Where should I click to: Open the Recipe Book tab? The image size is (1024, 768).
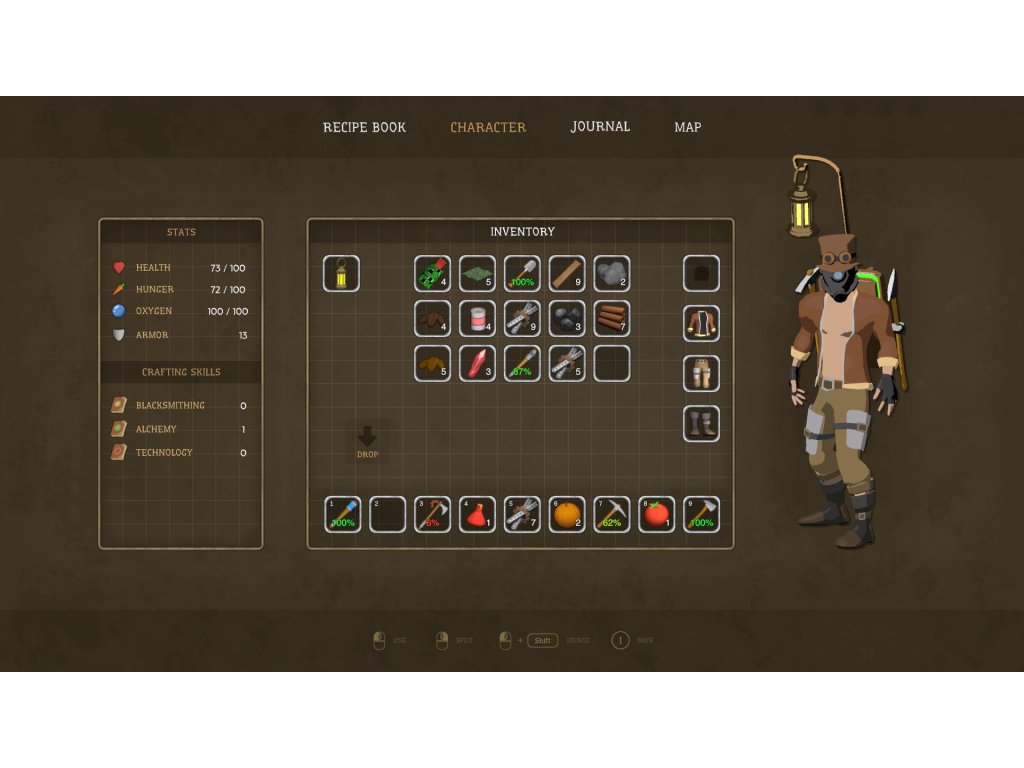(364, 127)
